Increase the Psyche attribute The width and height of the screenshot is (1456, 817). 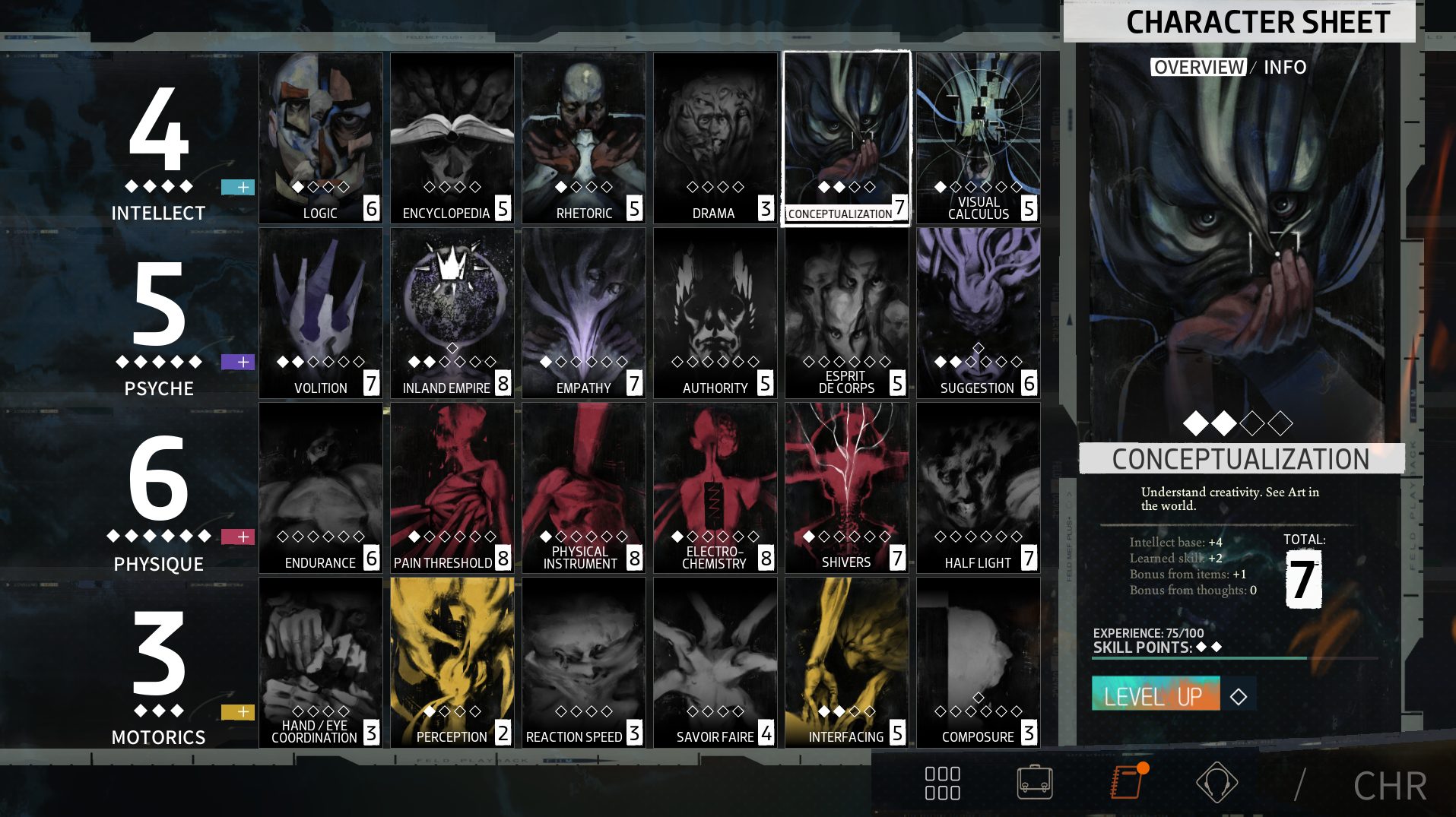click(238, 362)
